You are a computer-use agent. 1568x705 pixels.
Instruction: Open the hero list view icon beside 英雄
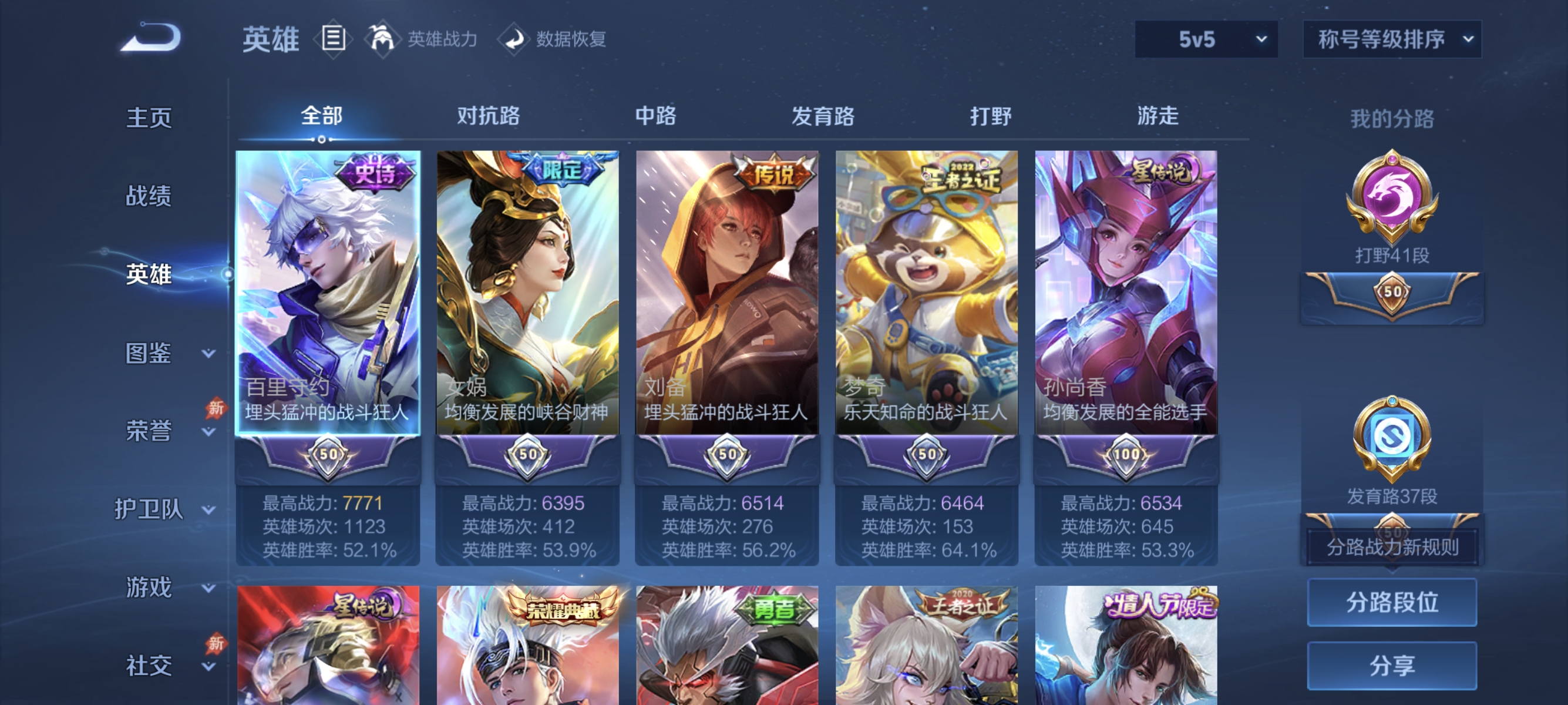[x=334, y=39]
